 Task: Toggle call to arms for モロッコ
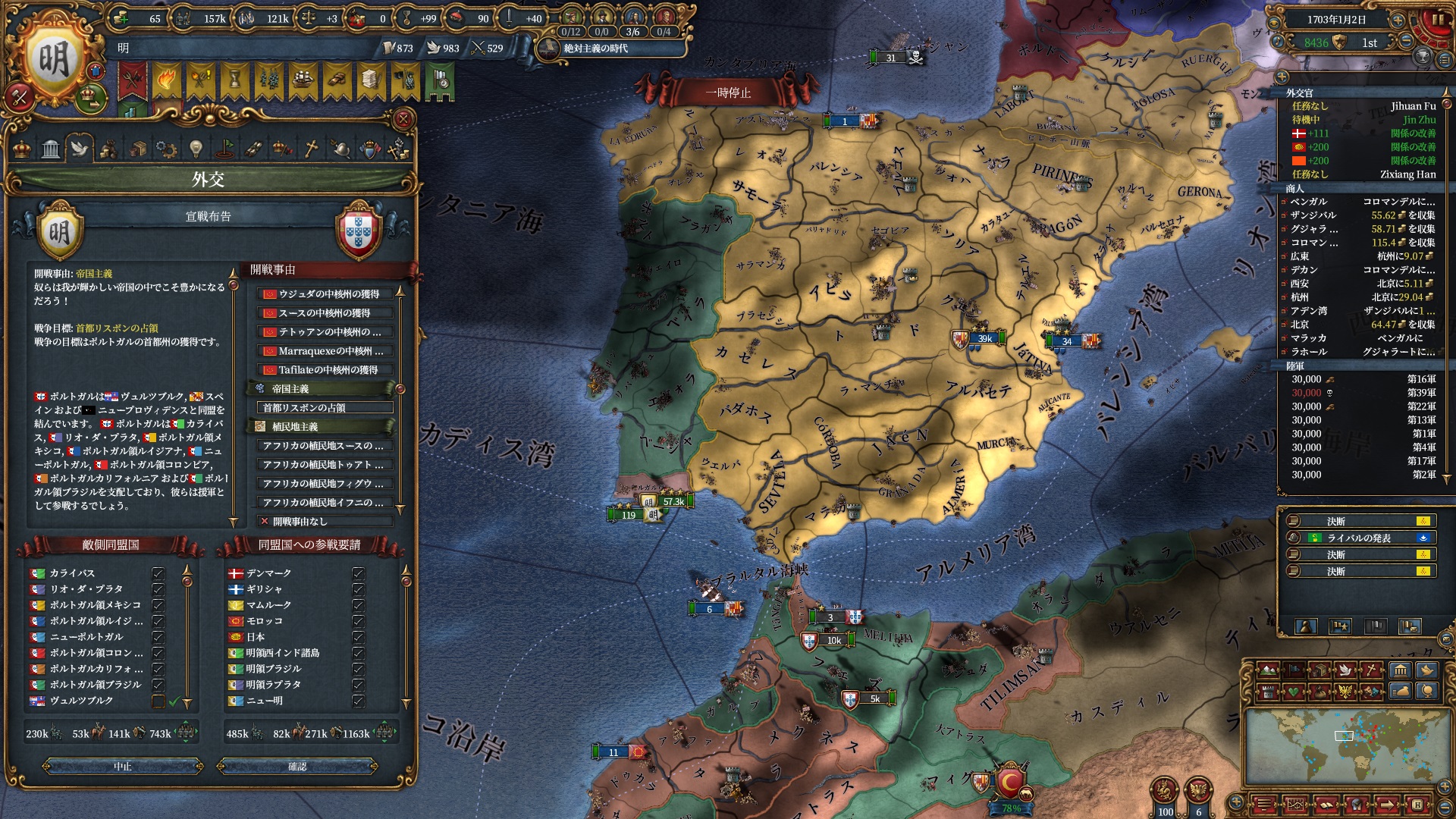point(358,621)
